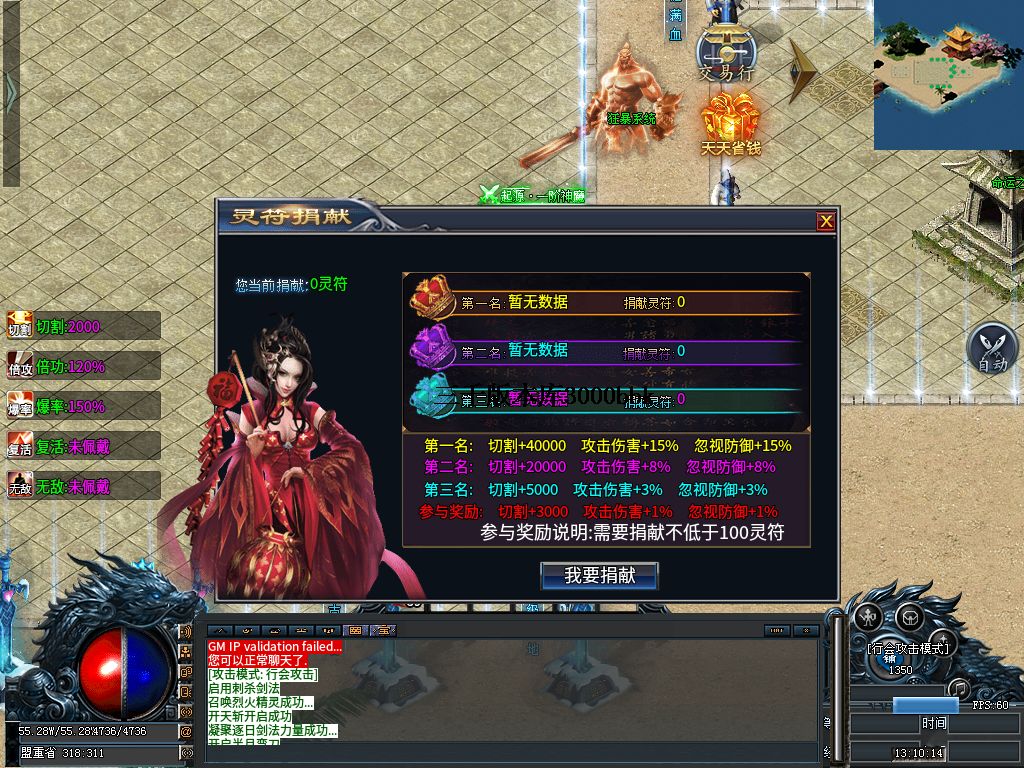Viewport: 1024px width, 768px height.
Task: Close the 灵符捐献 donation window
Action: coord(825,222)
